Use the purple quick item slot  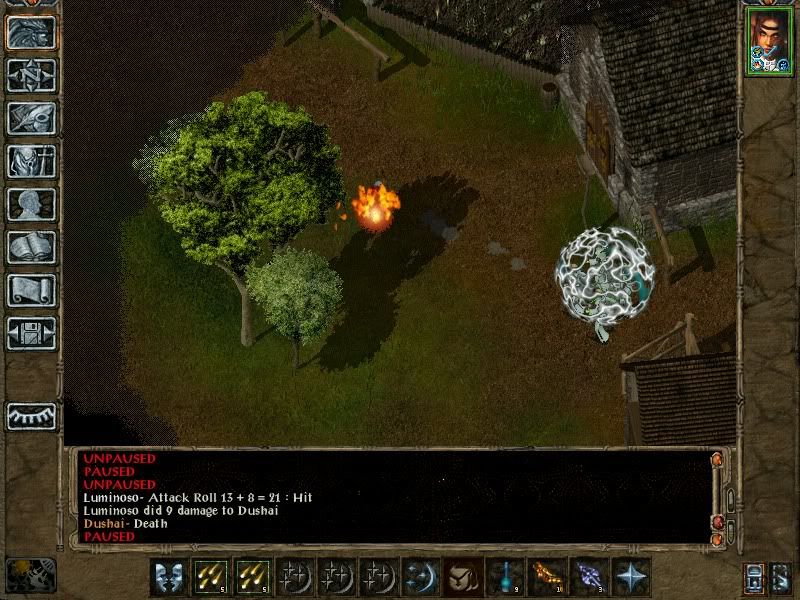(588, 577)
